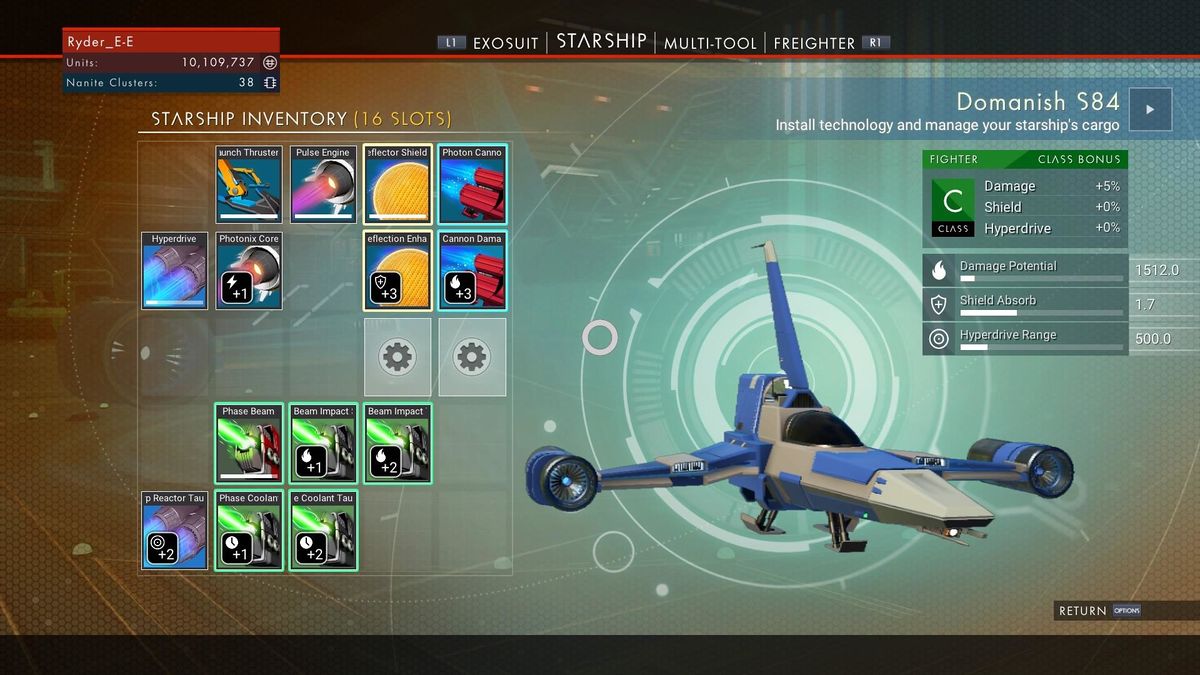Select the Phase Beam weapon slot
The width and height of the screenshot is (1200, 675).
[x=249, y=443]
